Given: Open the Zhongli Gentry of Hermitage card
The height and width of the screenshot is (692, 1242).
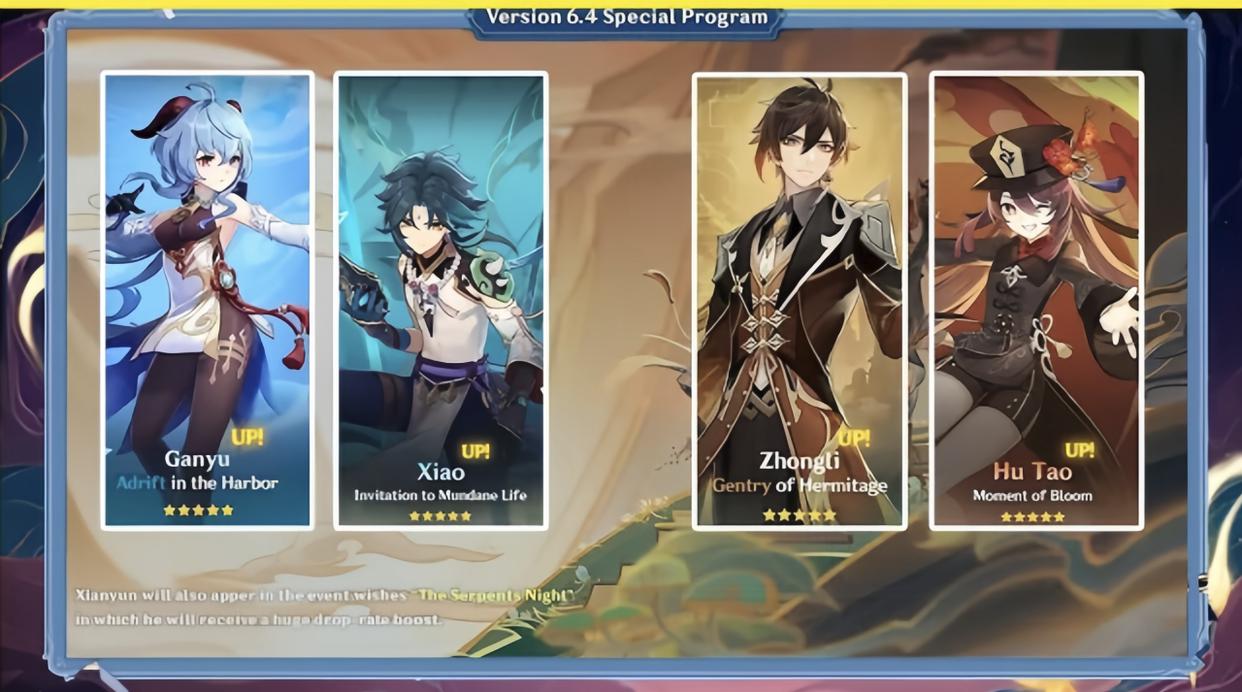Looking at the screenshot, I should 799,300.
